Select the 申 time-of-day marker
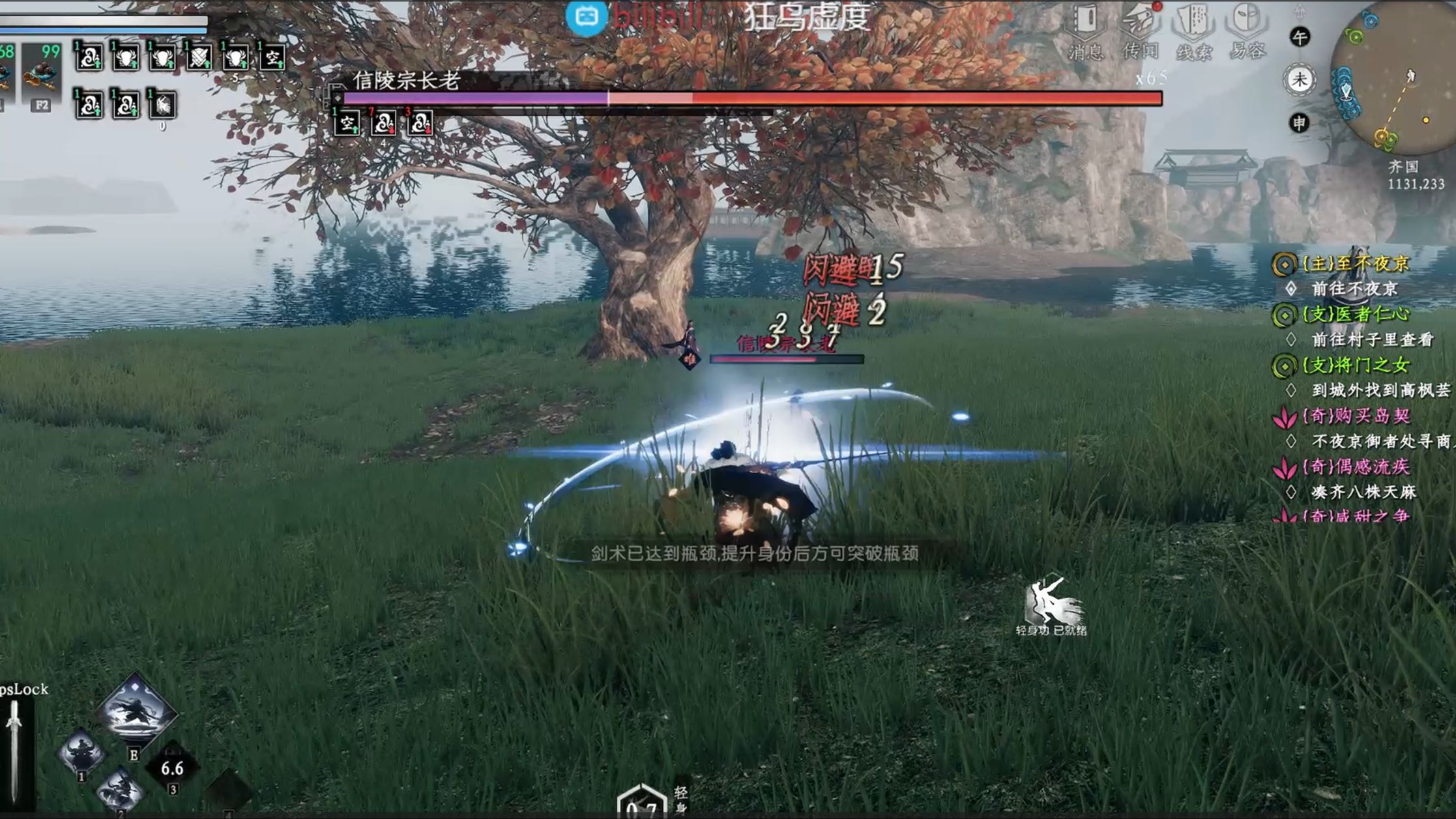The image size is (1456, 819). coord(1299,122)
